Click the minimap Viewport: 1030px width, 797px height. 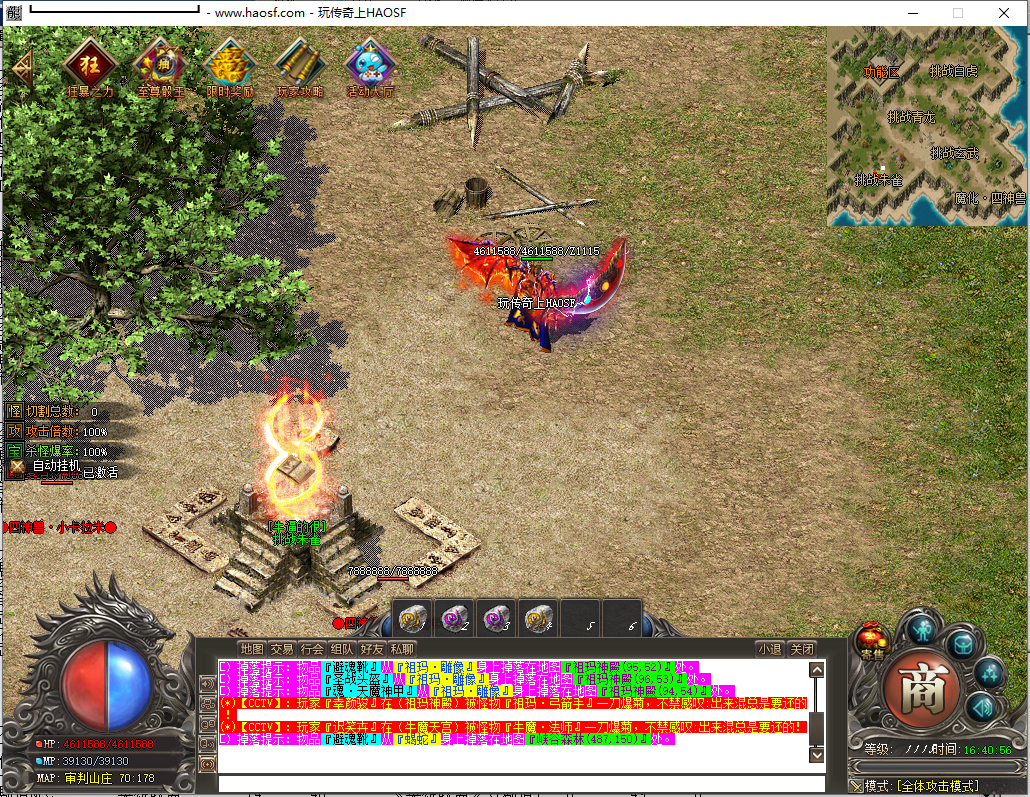[x=926, y=125]
